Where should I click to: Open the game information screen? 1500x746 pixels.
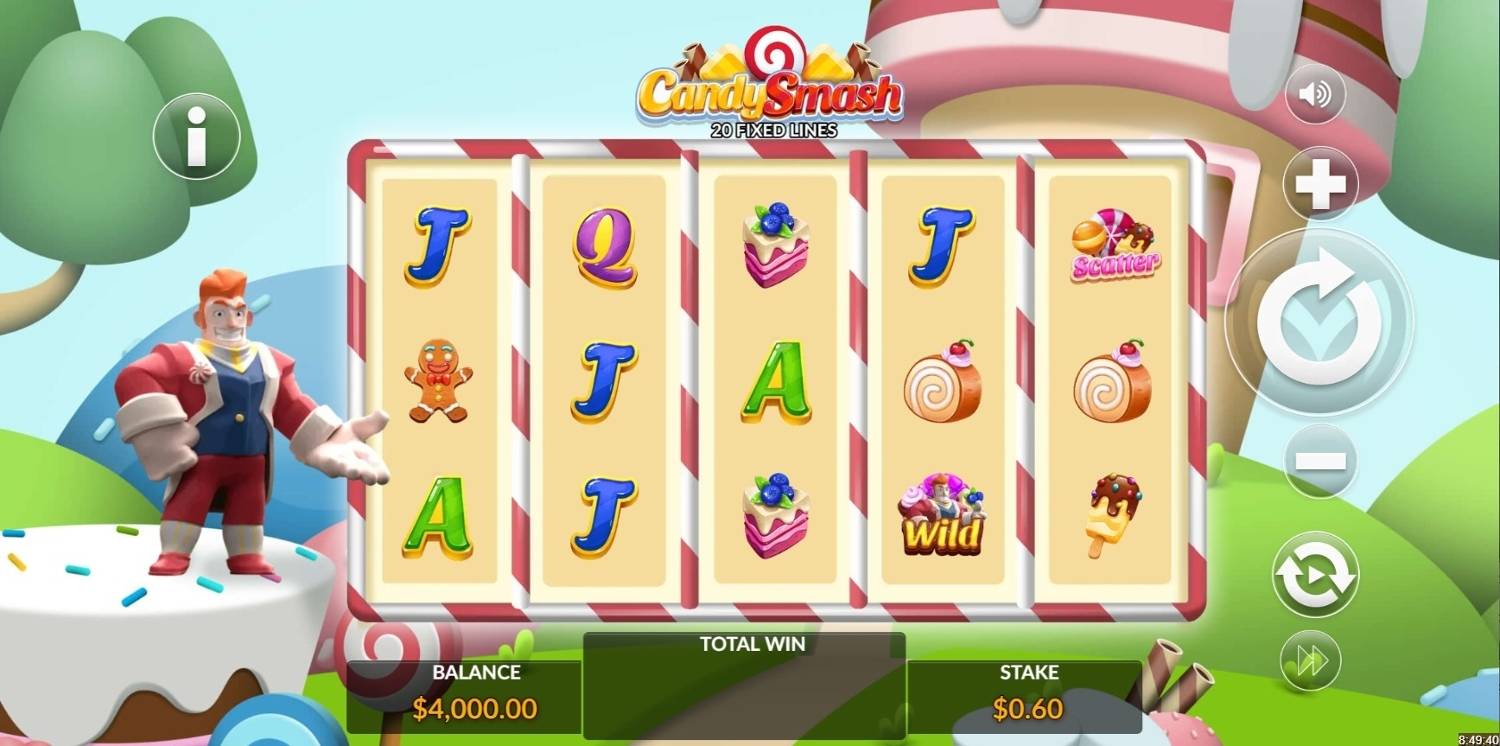pos(195,137)
